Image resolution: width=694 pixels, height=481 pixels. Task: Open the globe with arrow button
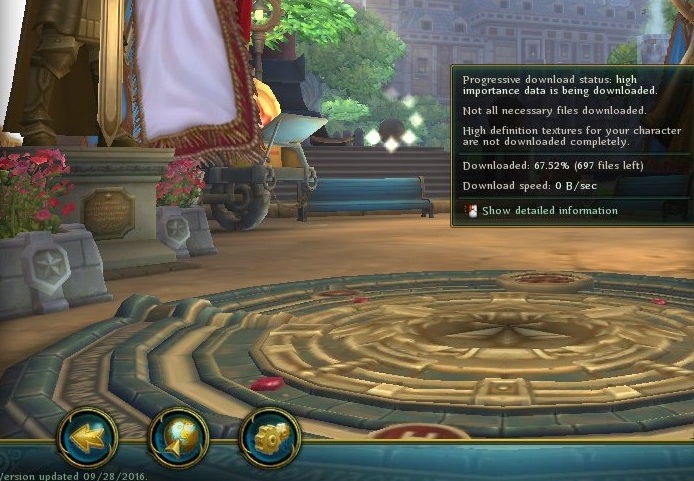(178, 437)
